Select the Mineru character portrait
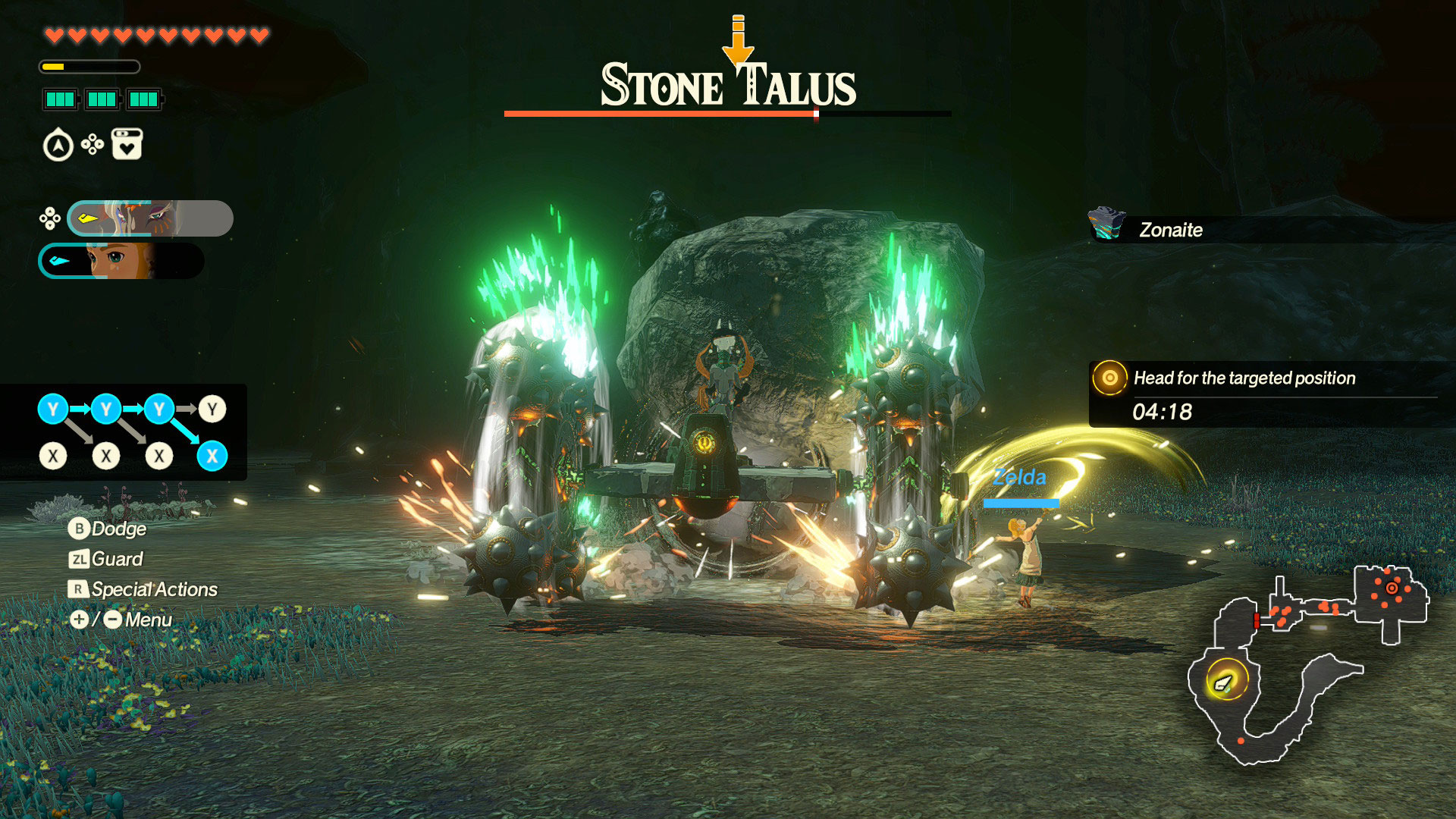Screen dimensions: 1456x819 pos(150,218)
